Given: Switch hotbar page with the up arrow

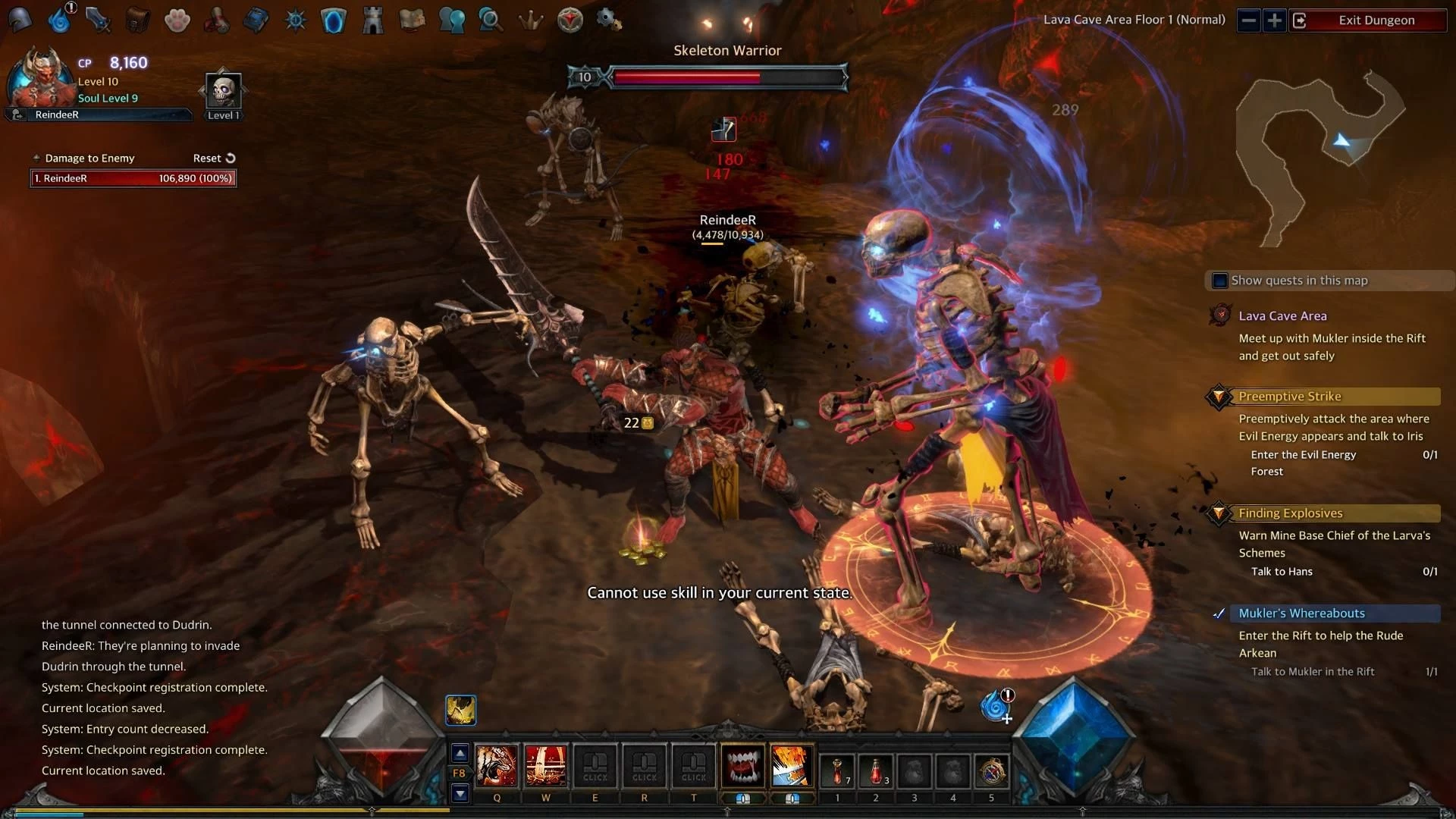Looking at the screenshot, I should click(x=460, y=753).
